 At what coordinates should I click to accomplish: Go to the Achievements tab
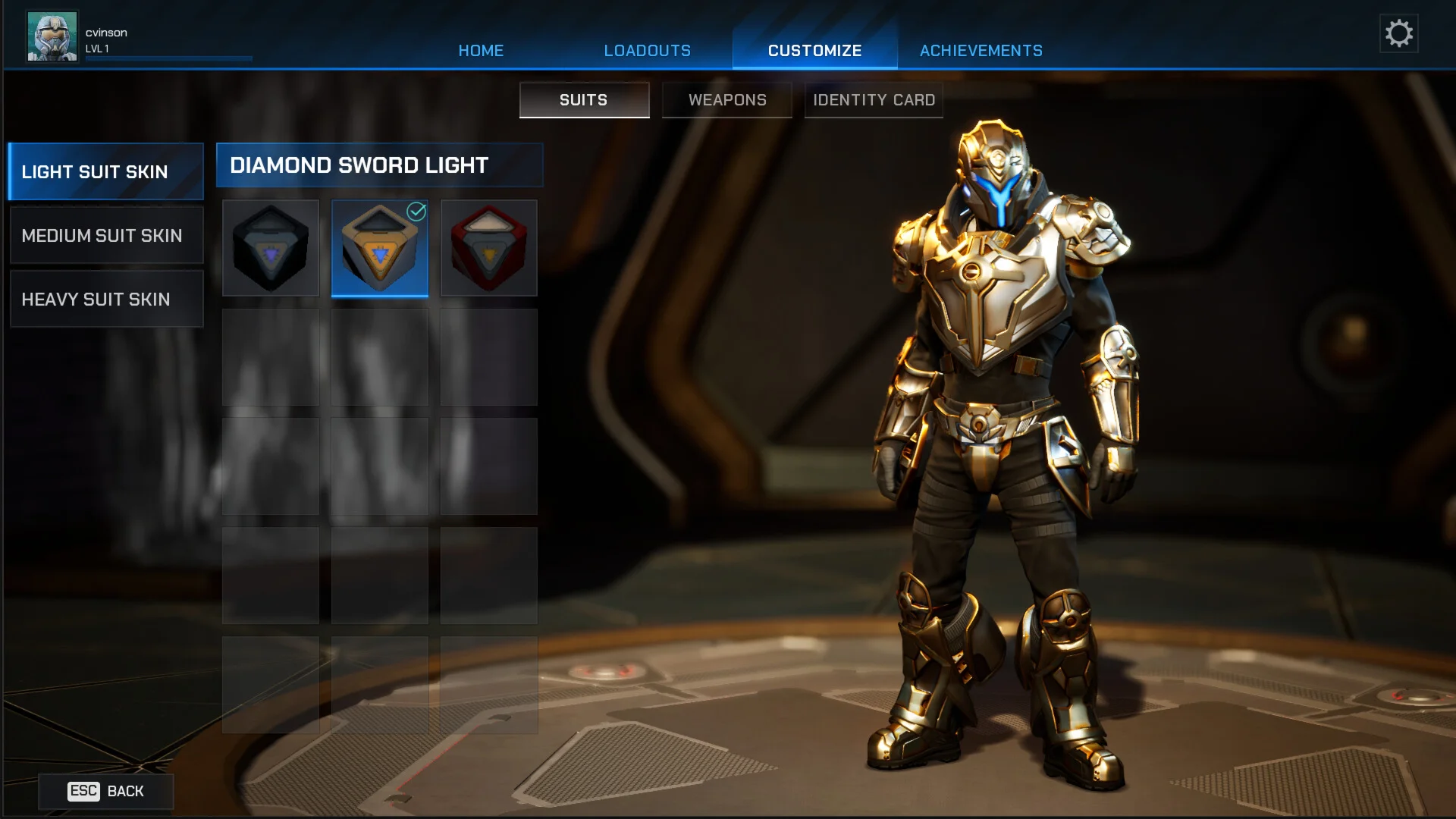pos(981,51)
